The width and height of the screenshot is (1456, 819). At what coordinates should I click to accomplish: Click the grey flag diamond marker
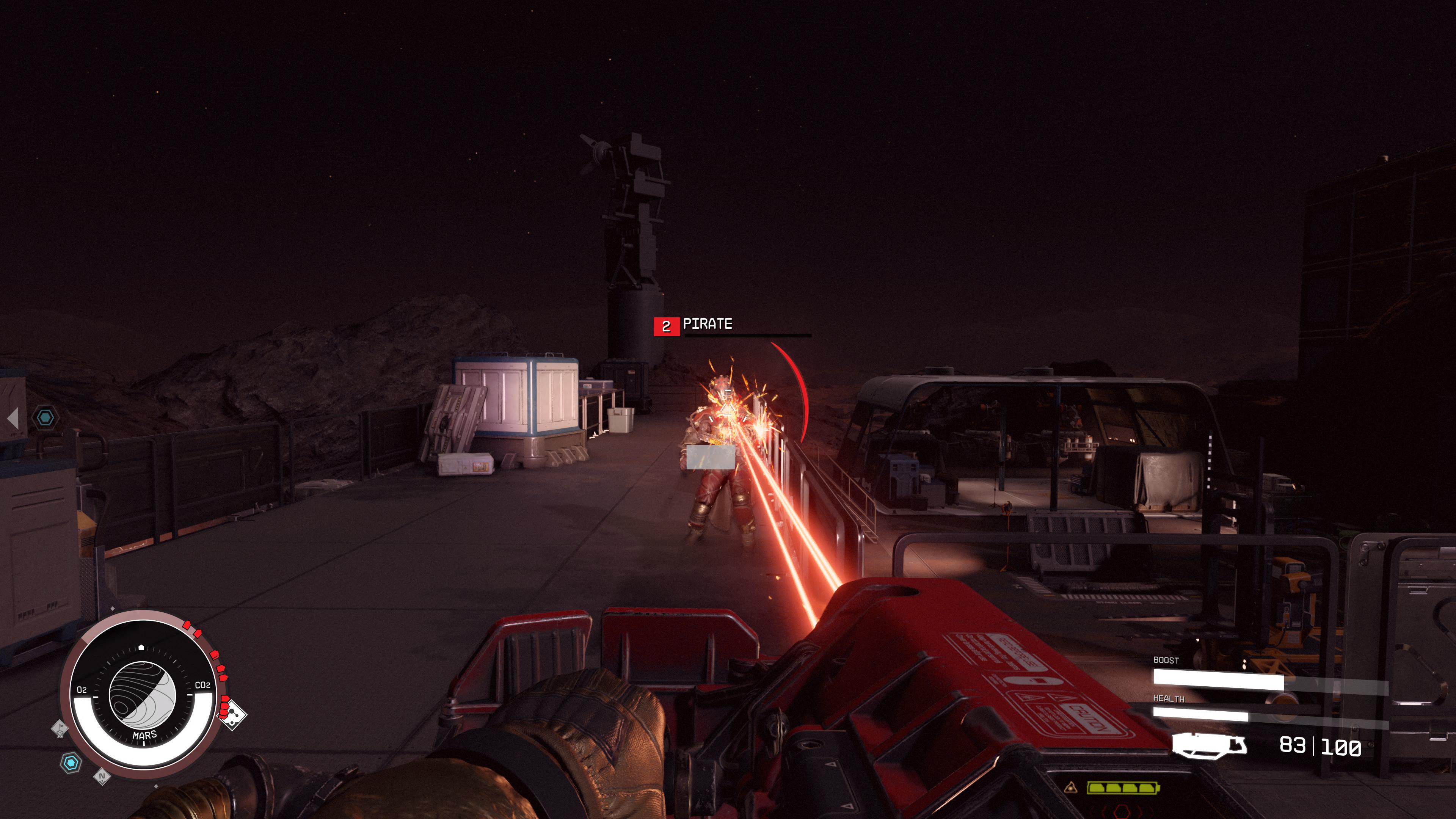click(60, 728)
